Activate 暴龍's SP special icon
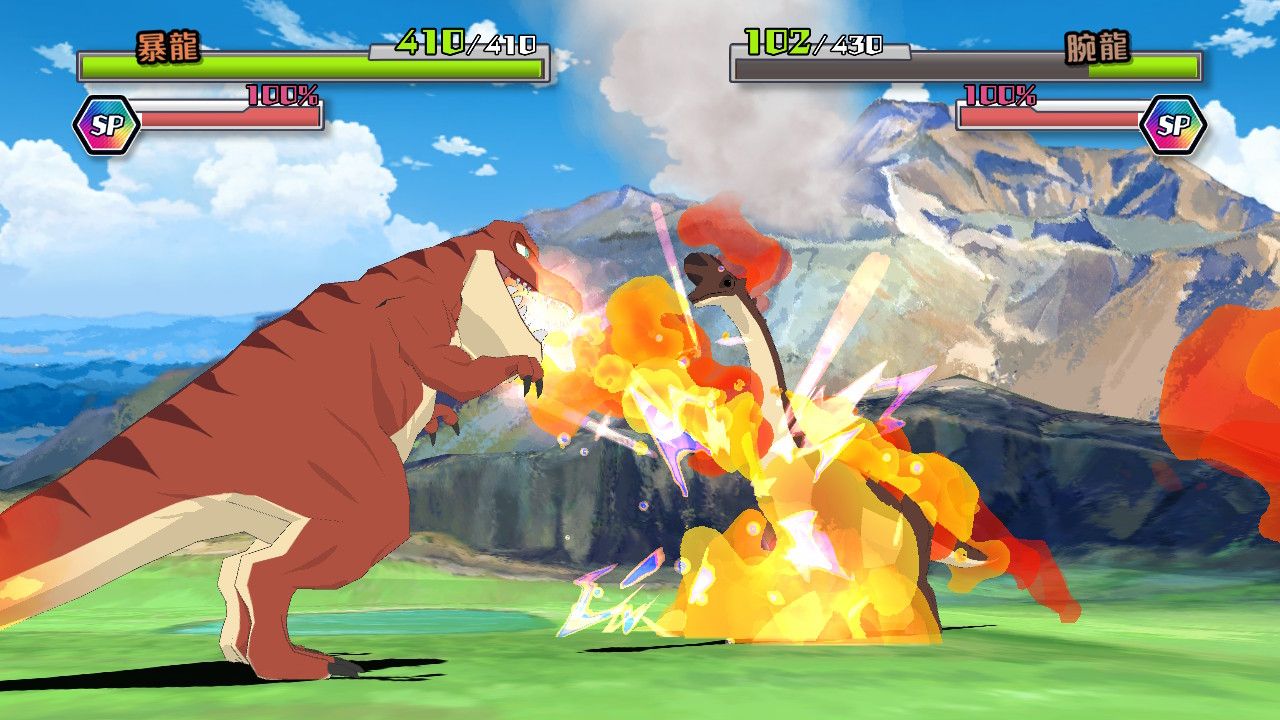 point(106,125)
